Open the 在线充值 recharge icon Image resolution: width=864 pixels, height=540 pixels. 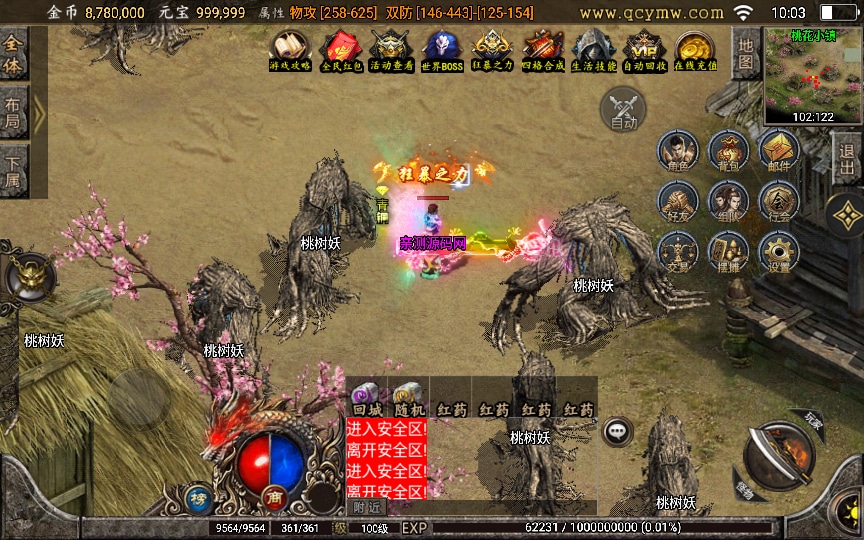point(696,50)
